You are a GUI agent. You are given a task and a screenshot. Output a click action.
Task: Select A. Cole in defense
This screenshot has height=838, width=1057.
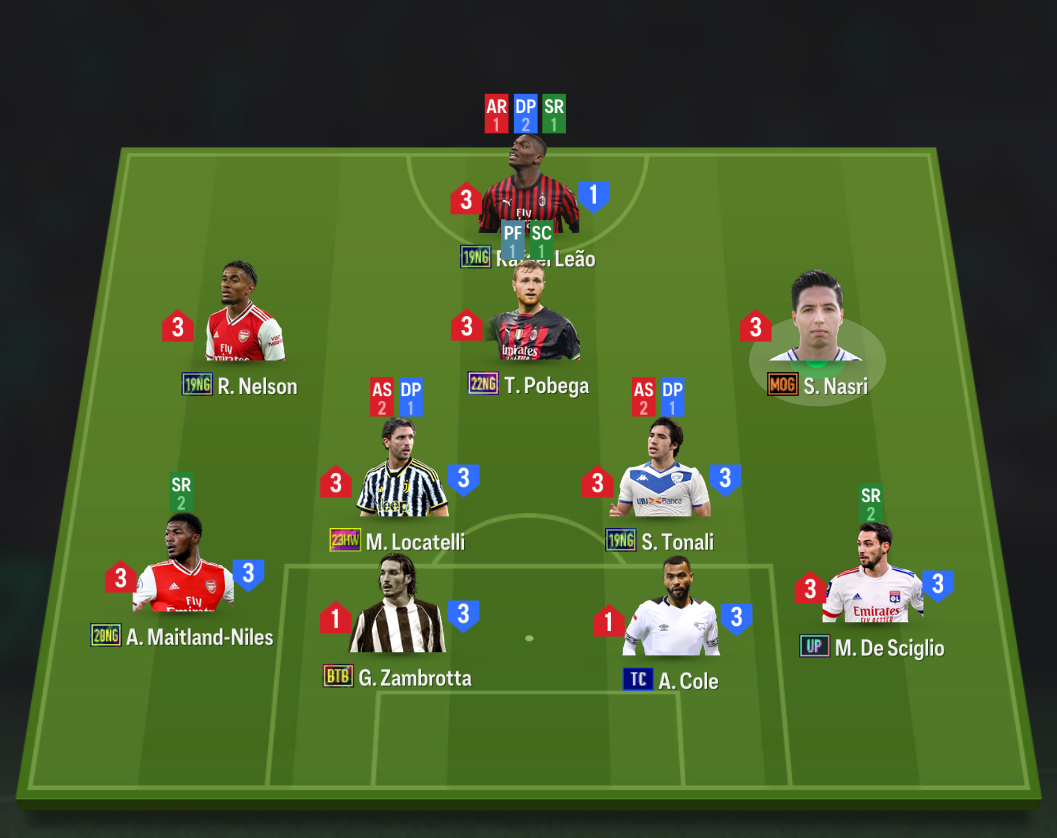tap(672, 613)
